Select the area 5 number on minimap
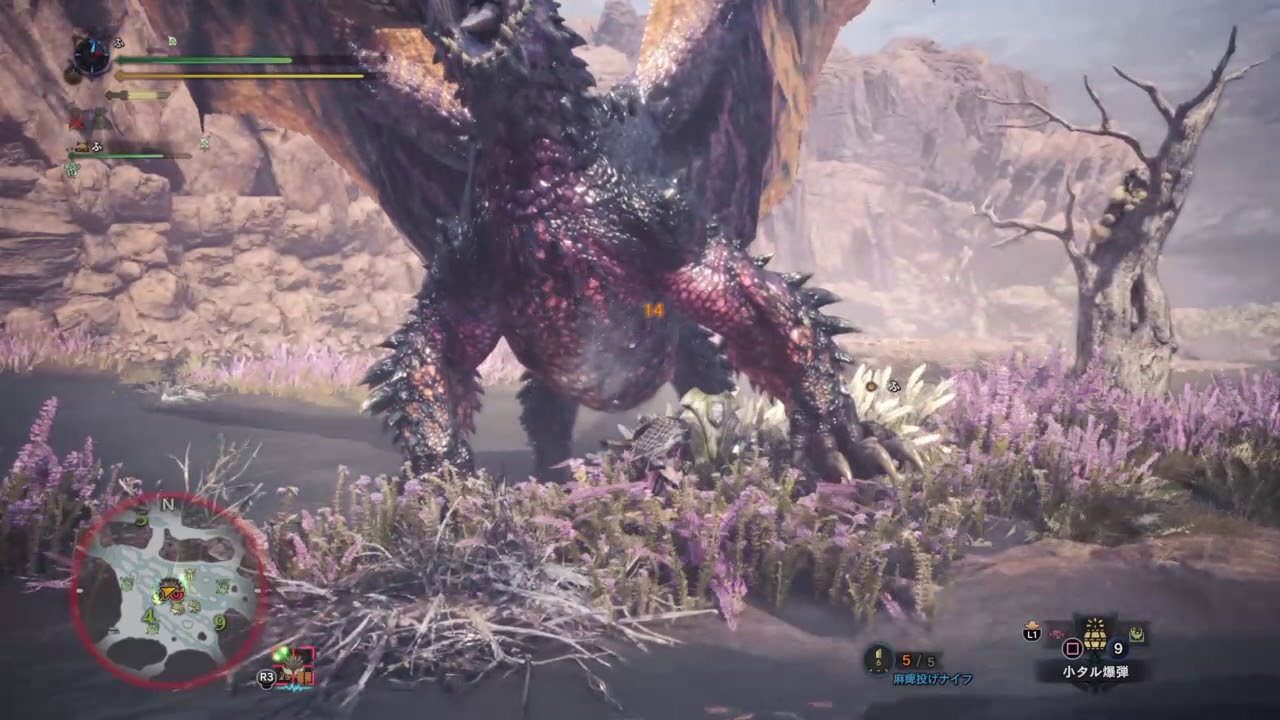 [141, 518]
